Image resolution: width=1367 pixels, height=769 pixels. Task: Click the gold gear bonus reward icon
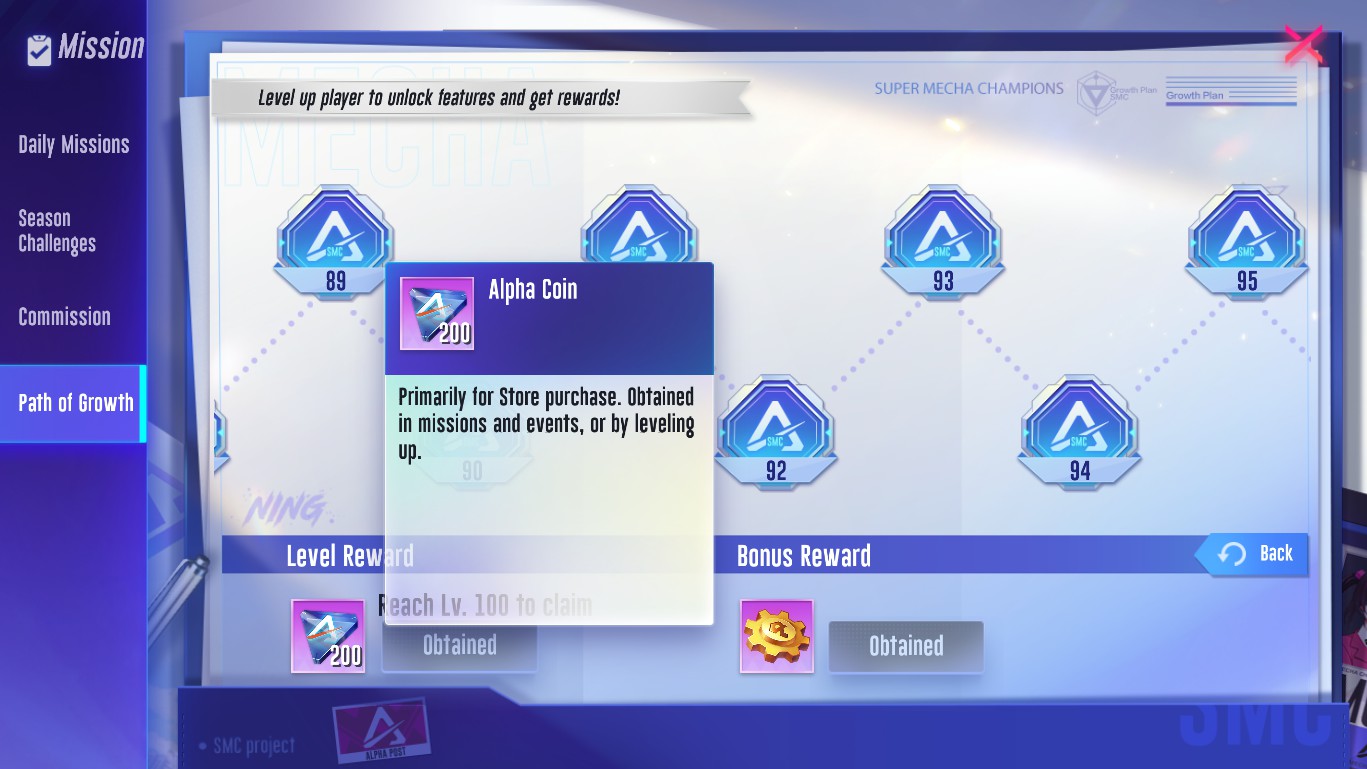pyautogui.click(x=777, y=636)
